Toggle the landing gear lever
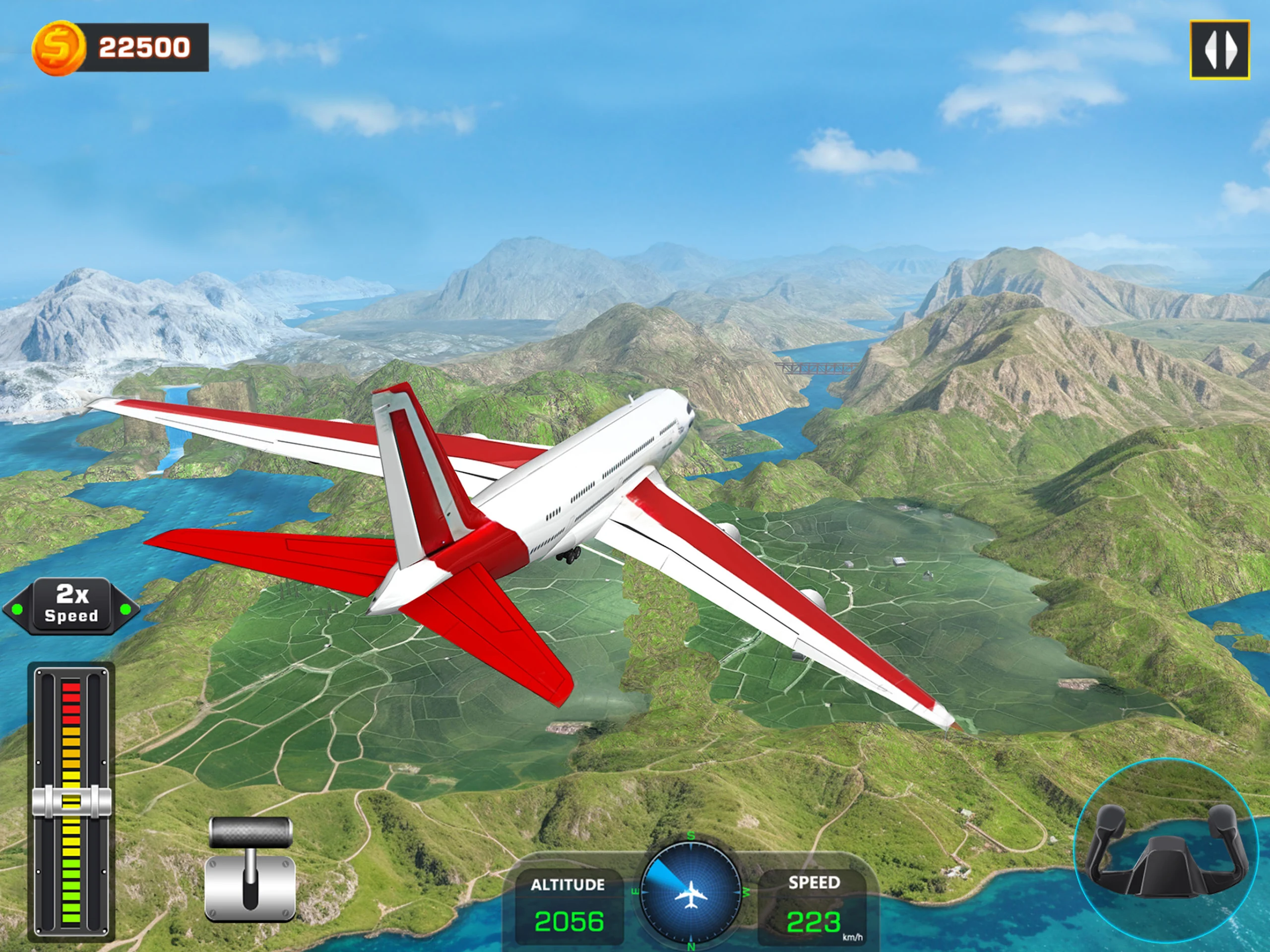 pyautogui.click(x=251, y=868)
